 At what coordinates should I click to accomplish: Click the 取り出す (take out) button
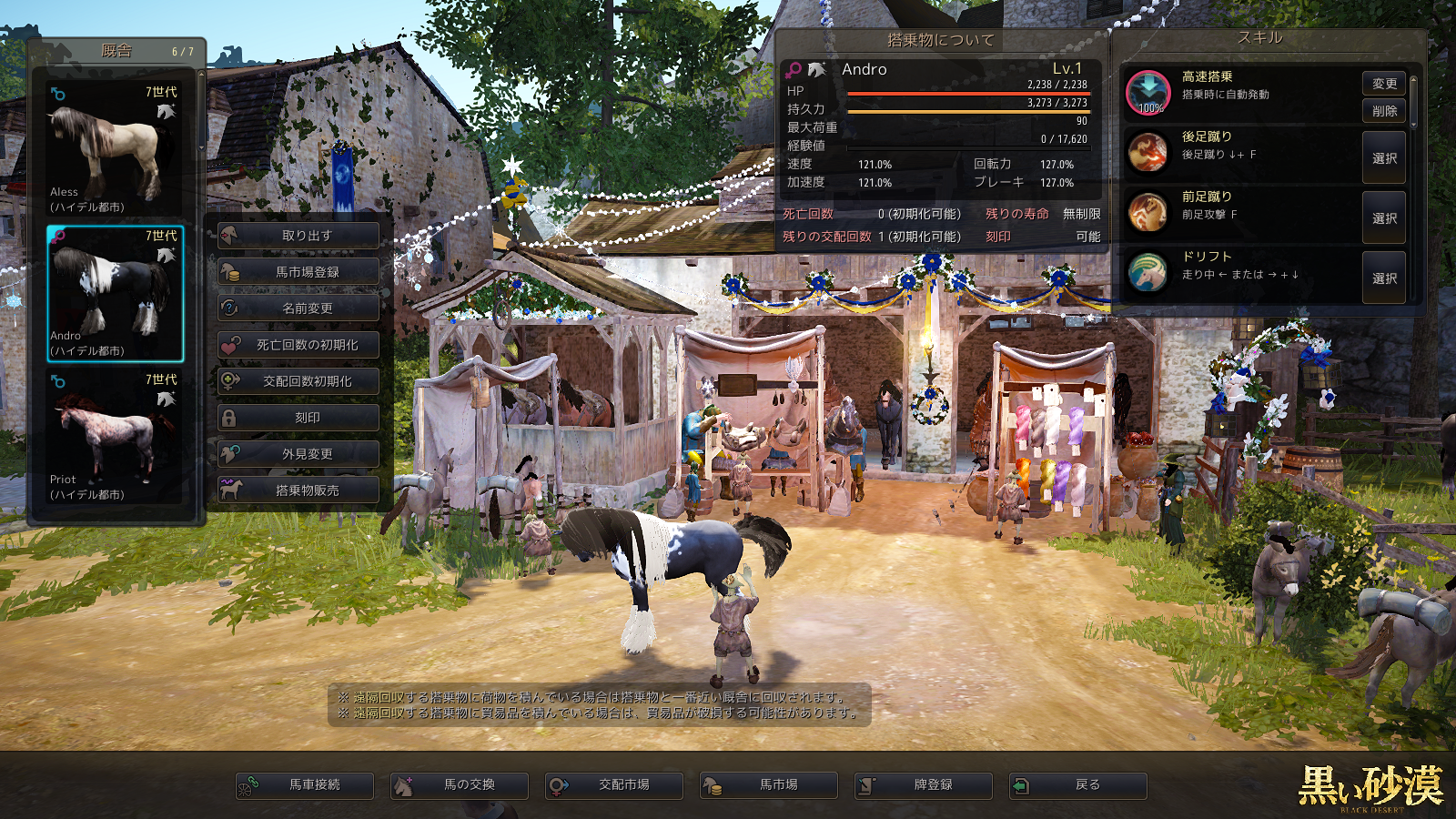click(298, 236)
